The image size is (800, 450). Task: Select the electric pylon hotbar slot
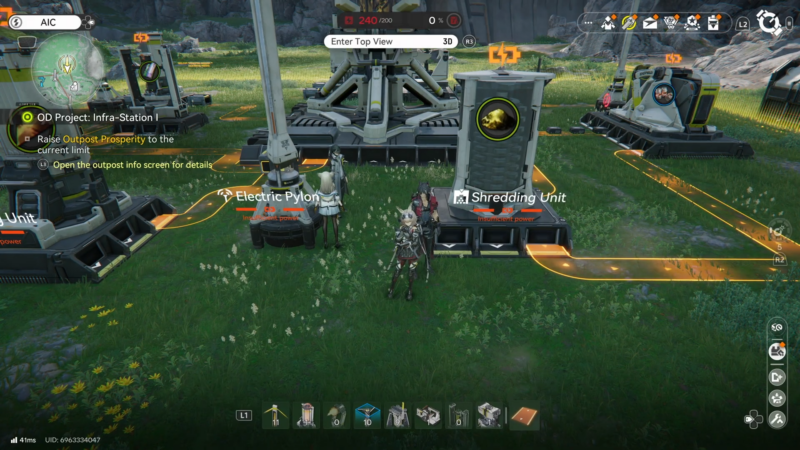(x=275, y=415)
